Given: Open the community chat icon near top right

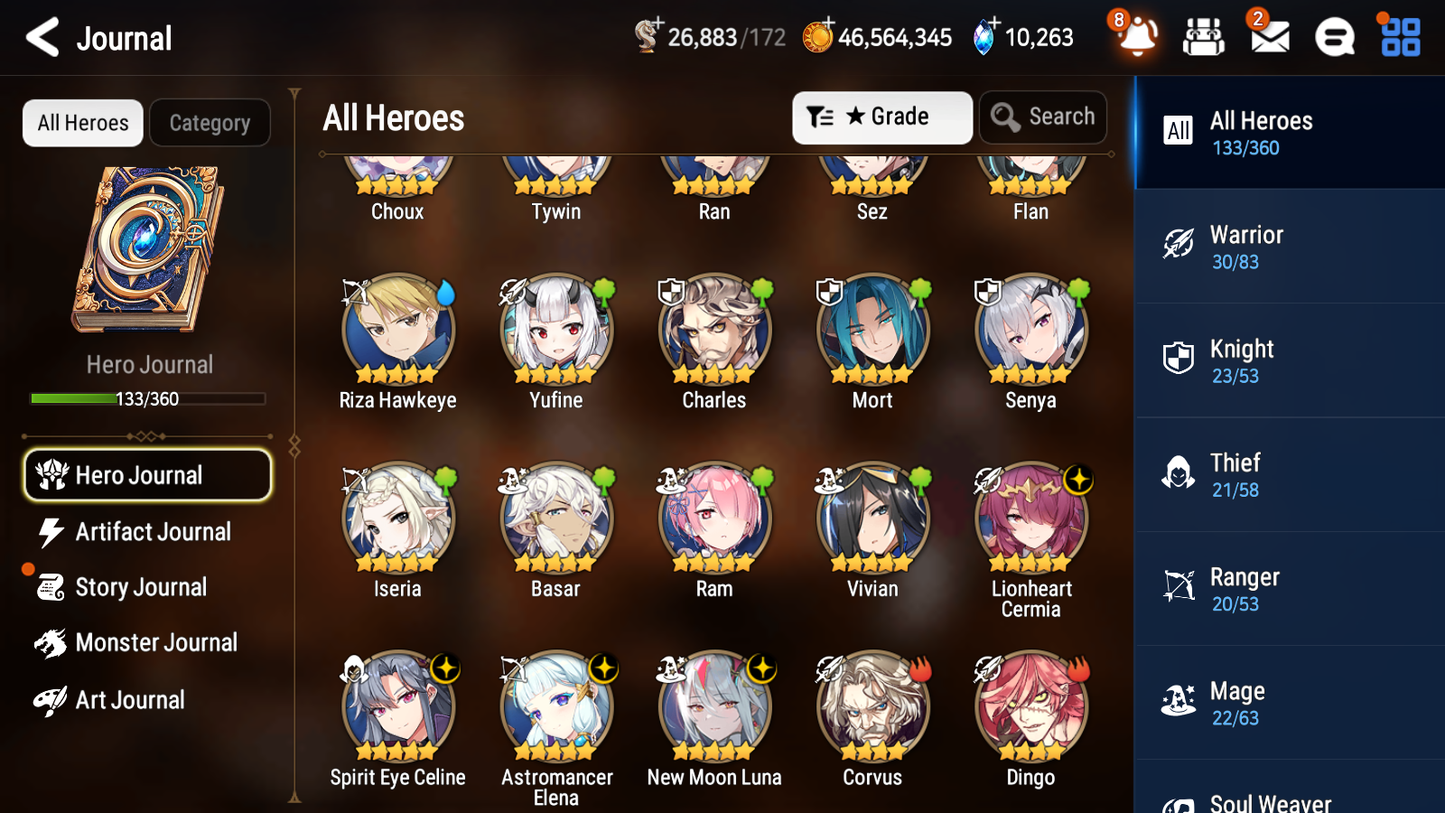Looking at the screenshot, I should (1334, 38).
